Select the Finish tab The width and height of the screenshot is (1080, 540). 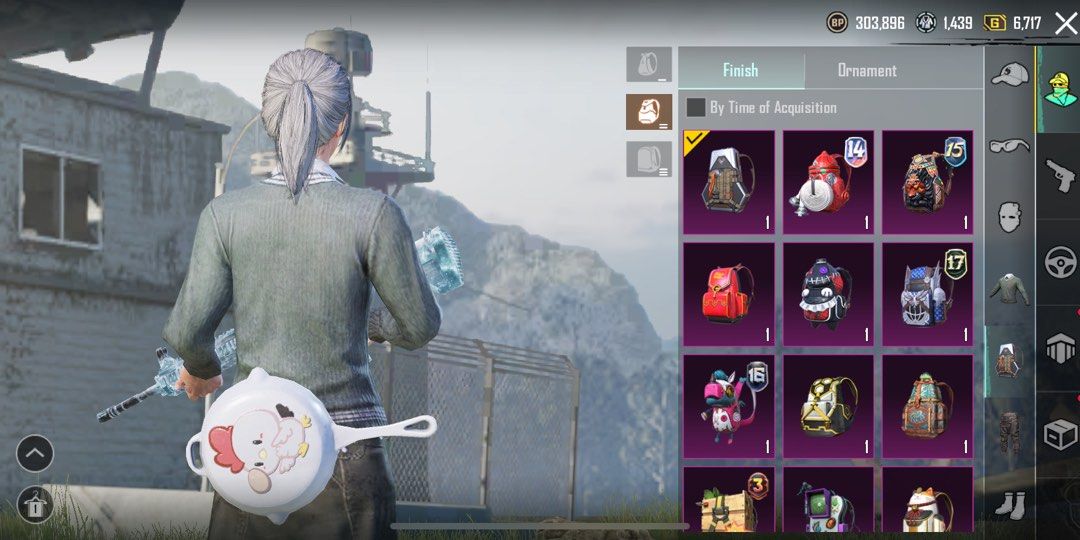(740, 70)
